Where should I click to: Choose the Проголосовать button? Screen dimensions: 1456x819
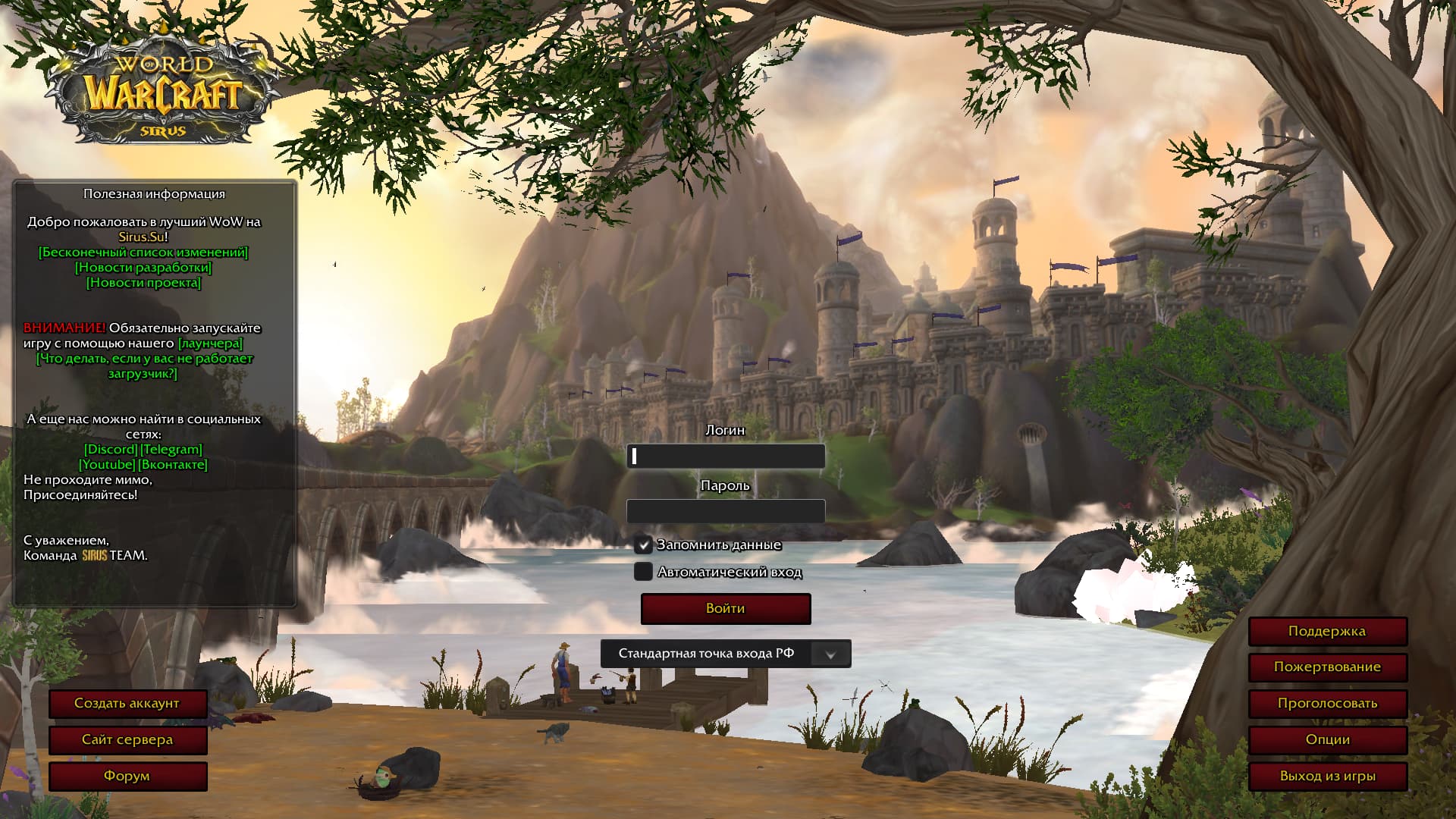(1327, 704)
